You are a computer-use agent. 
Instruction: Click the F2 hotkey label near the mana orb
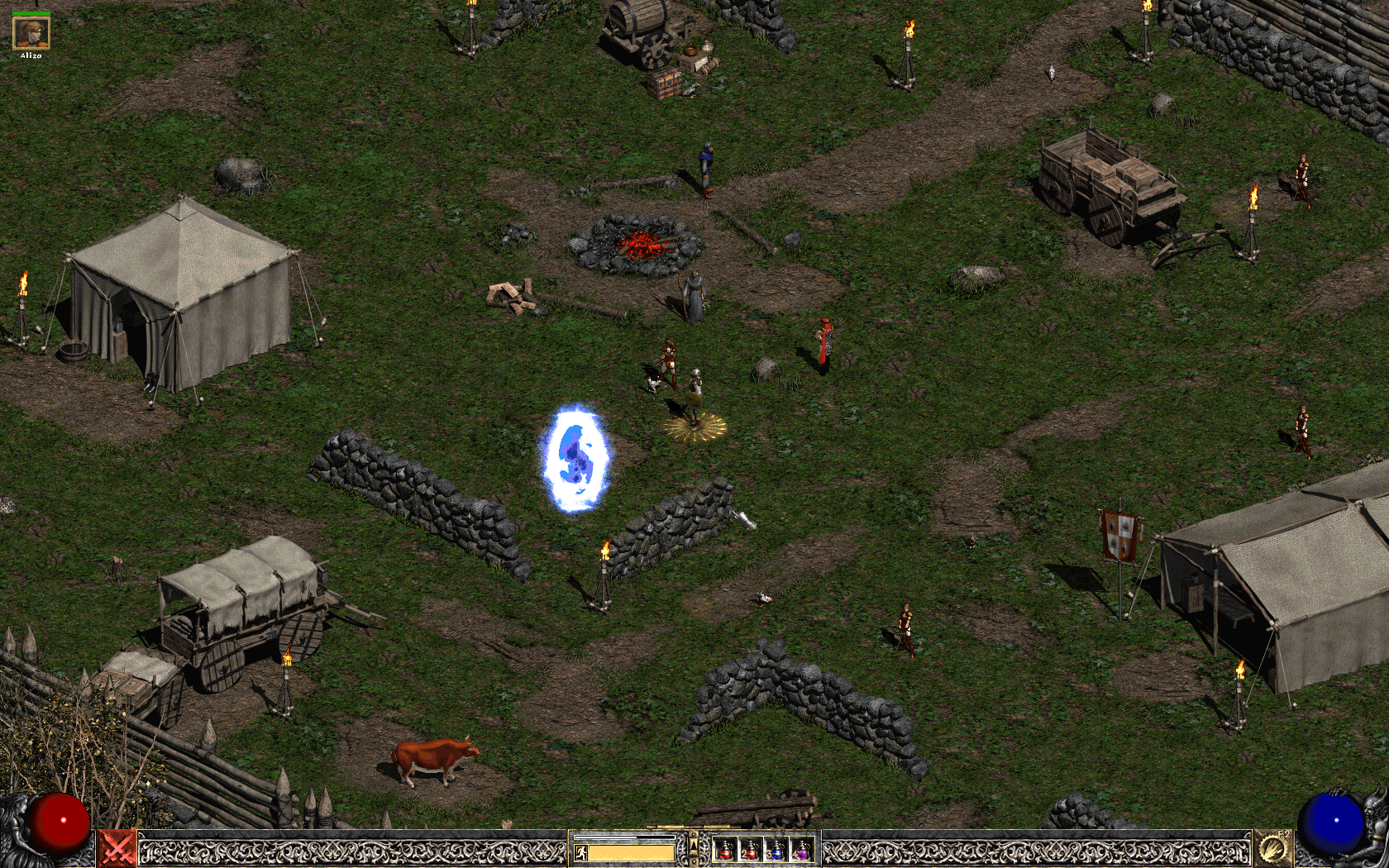pyautogui.click(x=1284, y=834)
